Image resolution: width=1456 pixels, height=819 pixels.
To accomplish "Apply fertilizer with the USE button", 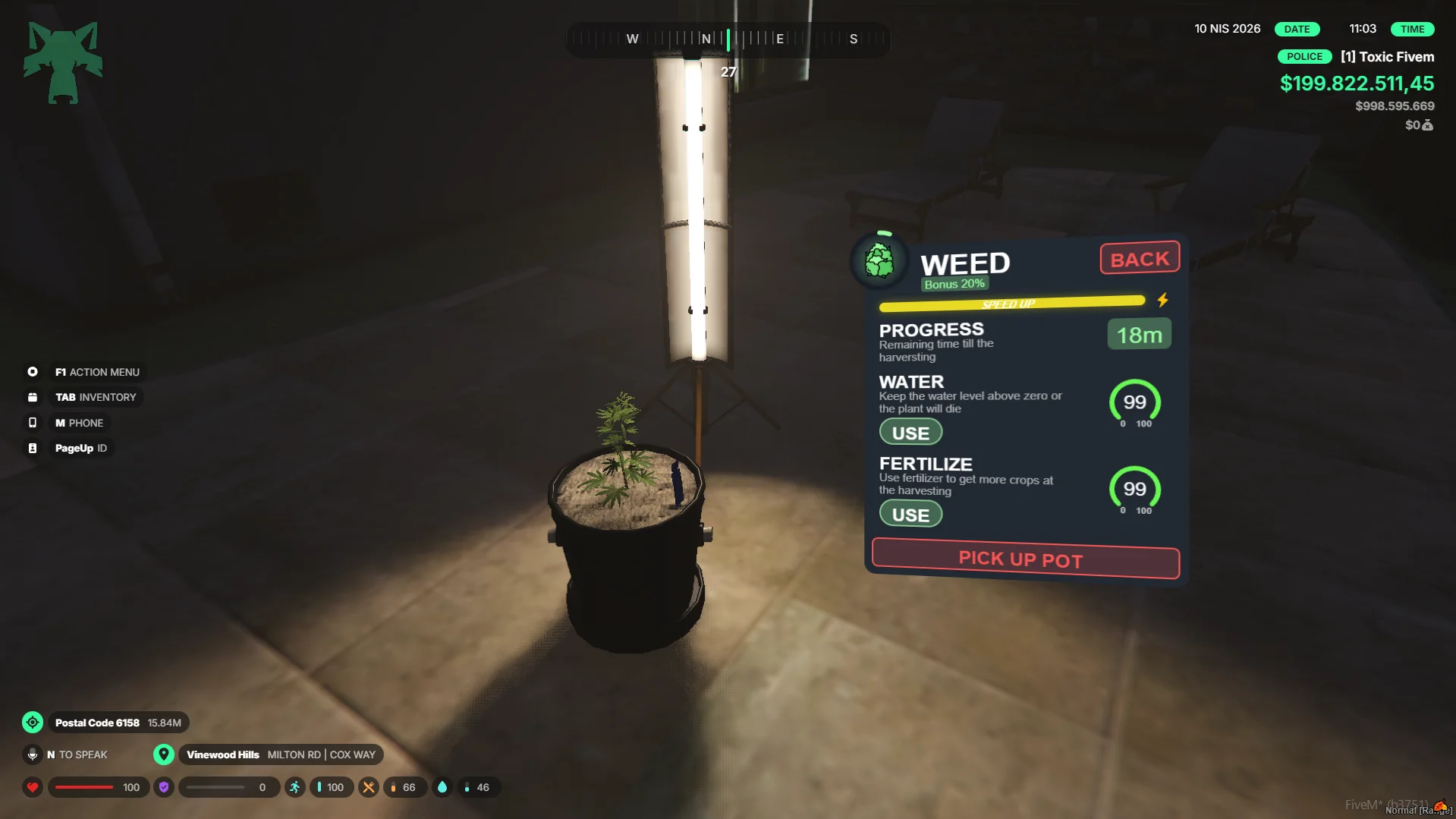I will (910, 515).
